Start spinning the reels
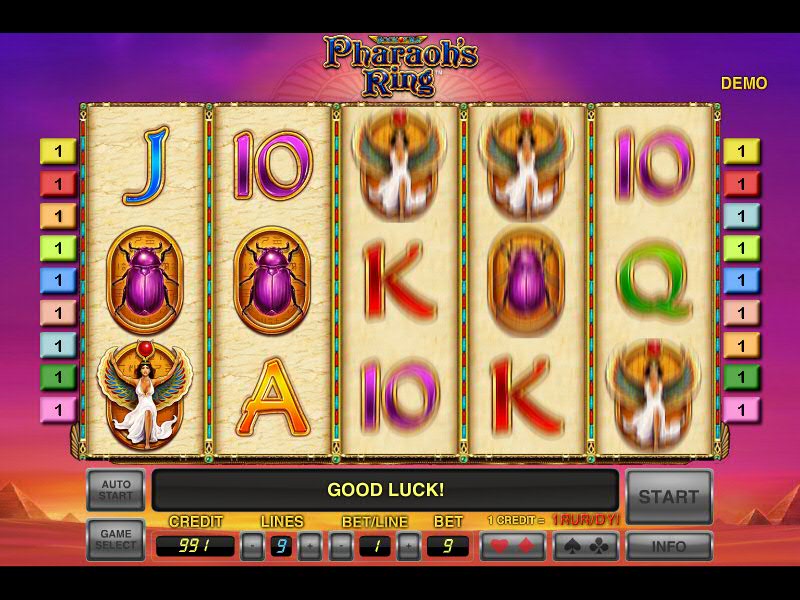 point(669,495)
